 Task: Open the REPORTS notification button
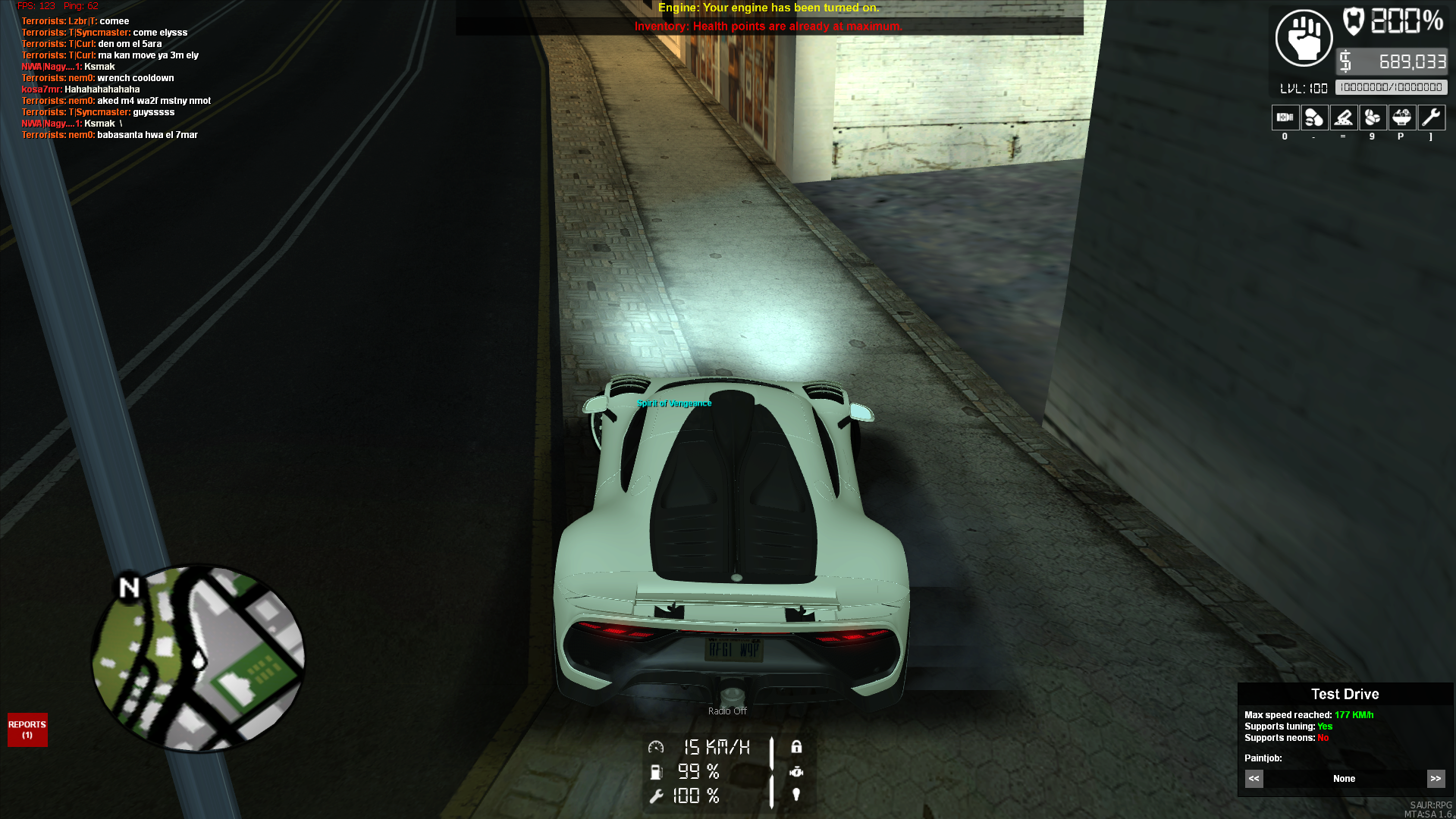click(27, 730)
